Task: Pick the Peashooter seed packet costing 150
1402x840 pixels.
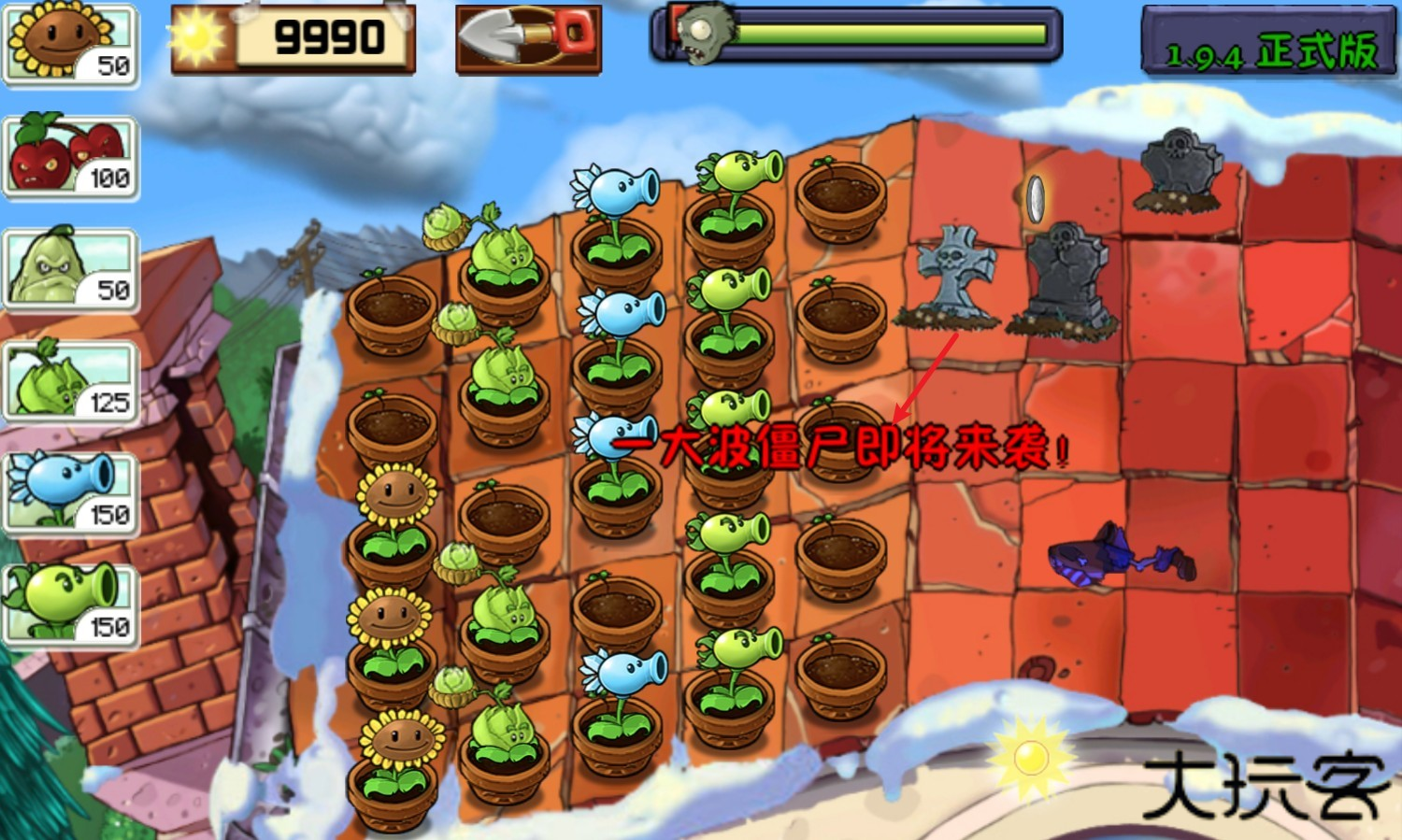Action: [70, 598]
